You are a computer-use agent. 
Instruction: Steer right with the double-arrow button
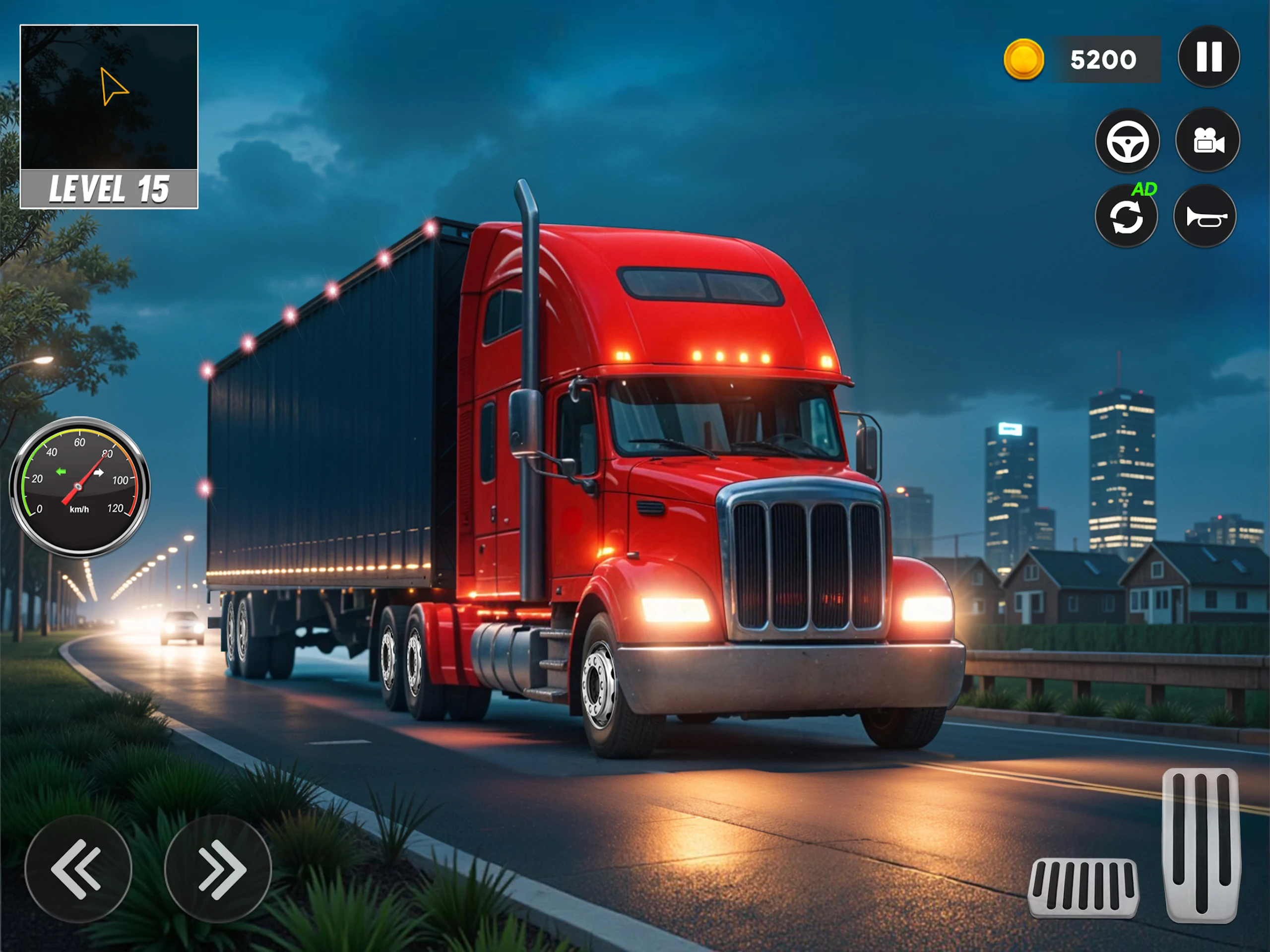pyautogui.click(x=218, y=868)
